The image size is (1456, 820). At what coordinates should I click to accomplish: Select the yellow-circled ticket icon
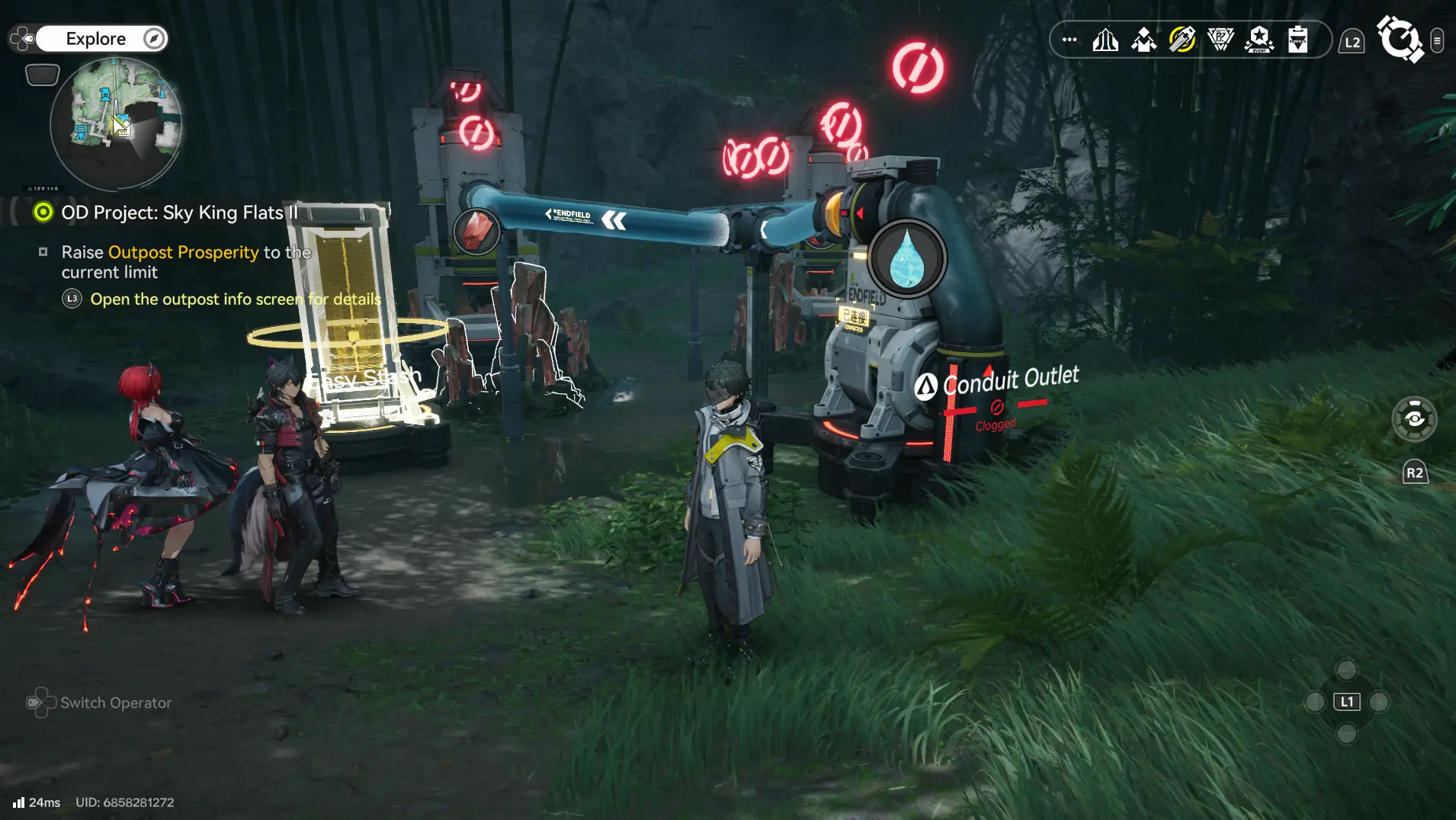click(x=1182, y=40)
